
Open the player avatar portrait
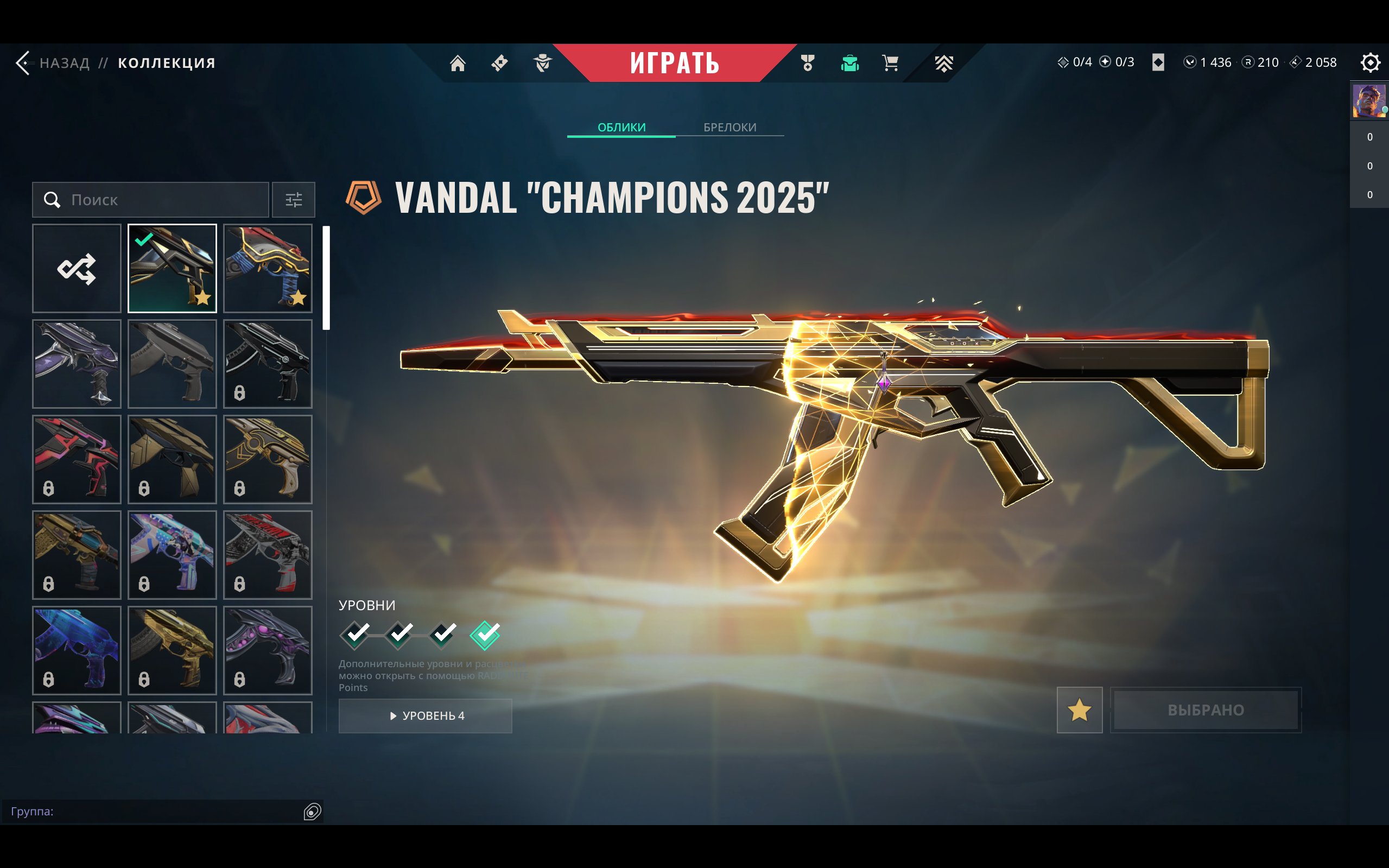1368,101
